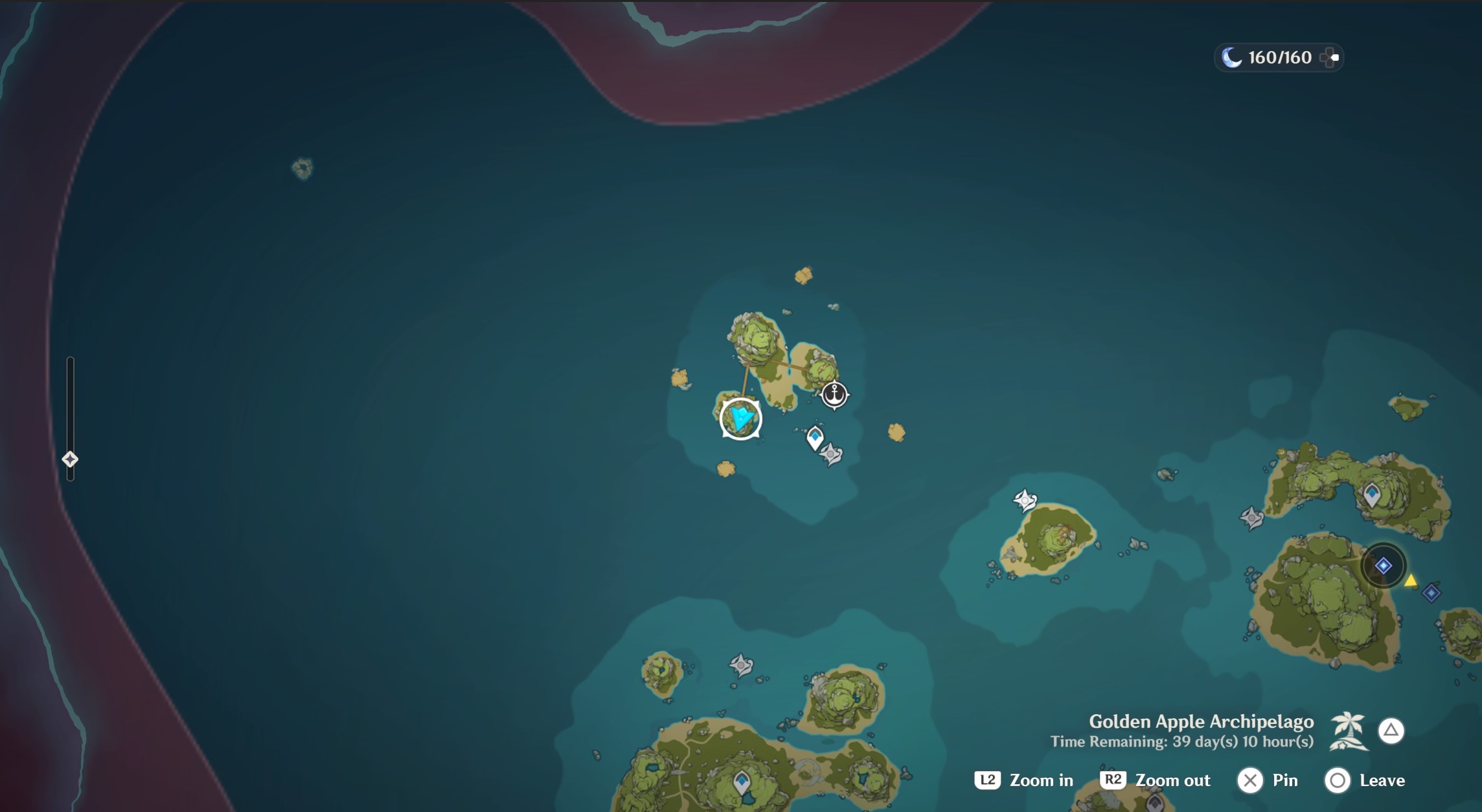
Task: Click the crescent moon Original Resin icon
Action: [x=1233, y=58]
